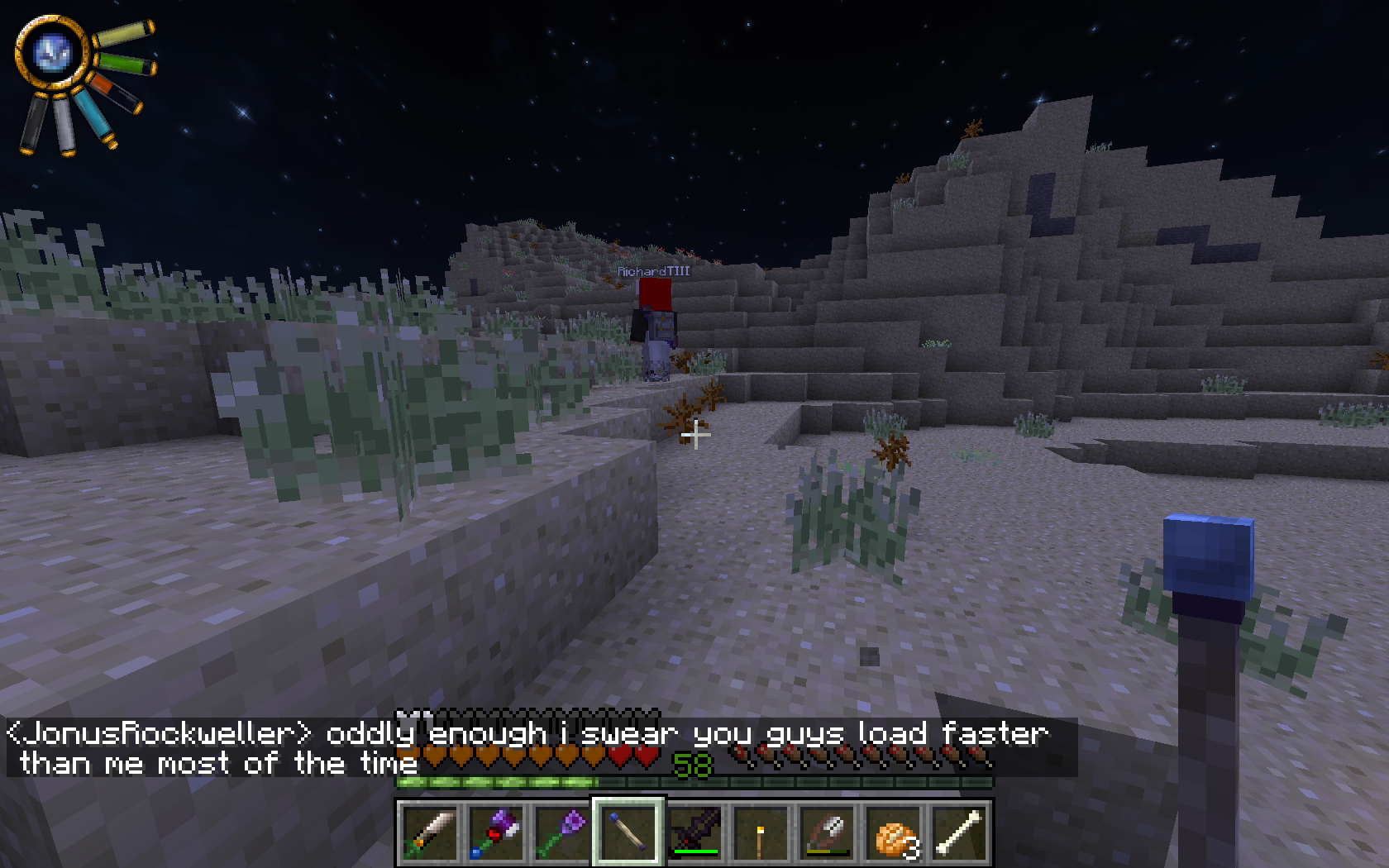1389x868 pixels.
Task: Select the stack of three bread
Action: 893,832
